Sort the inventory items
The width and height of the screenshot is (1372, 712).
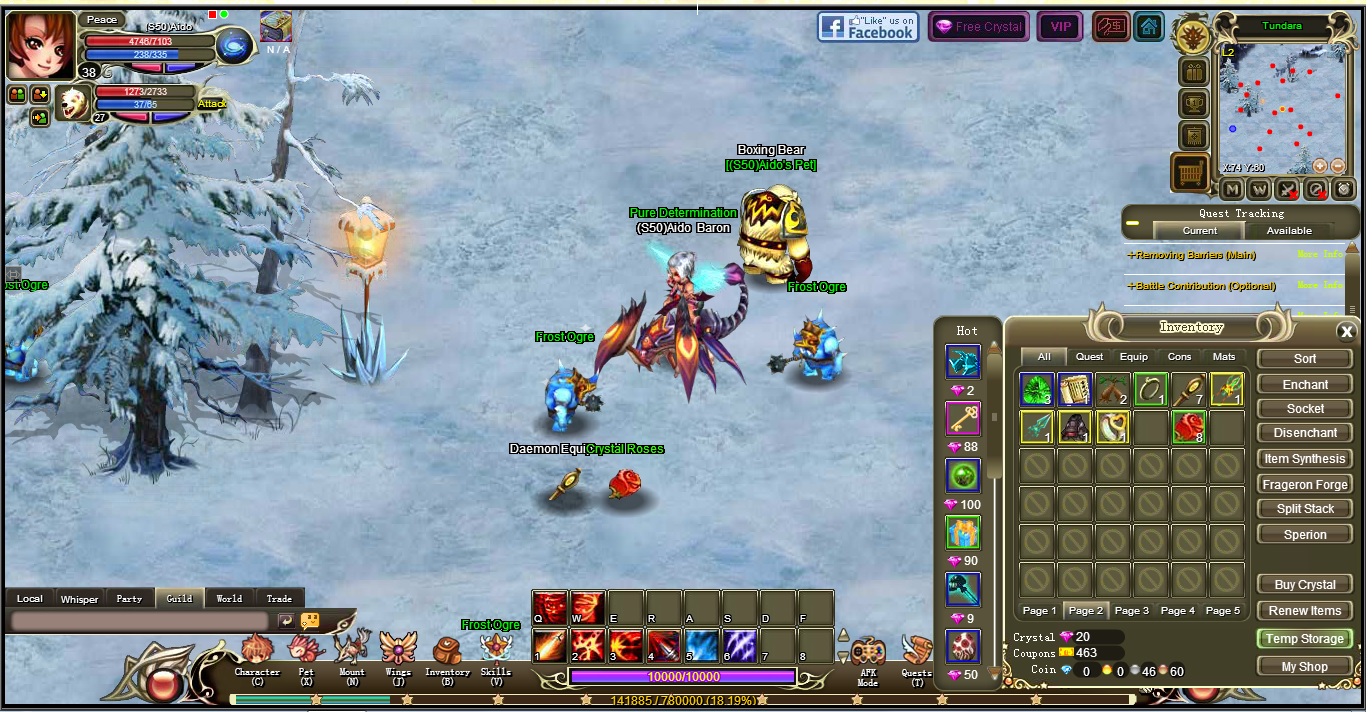[1304, 358]
